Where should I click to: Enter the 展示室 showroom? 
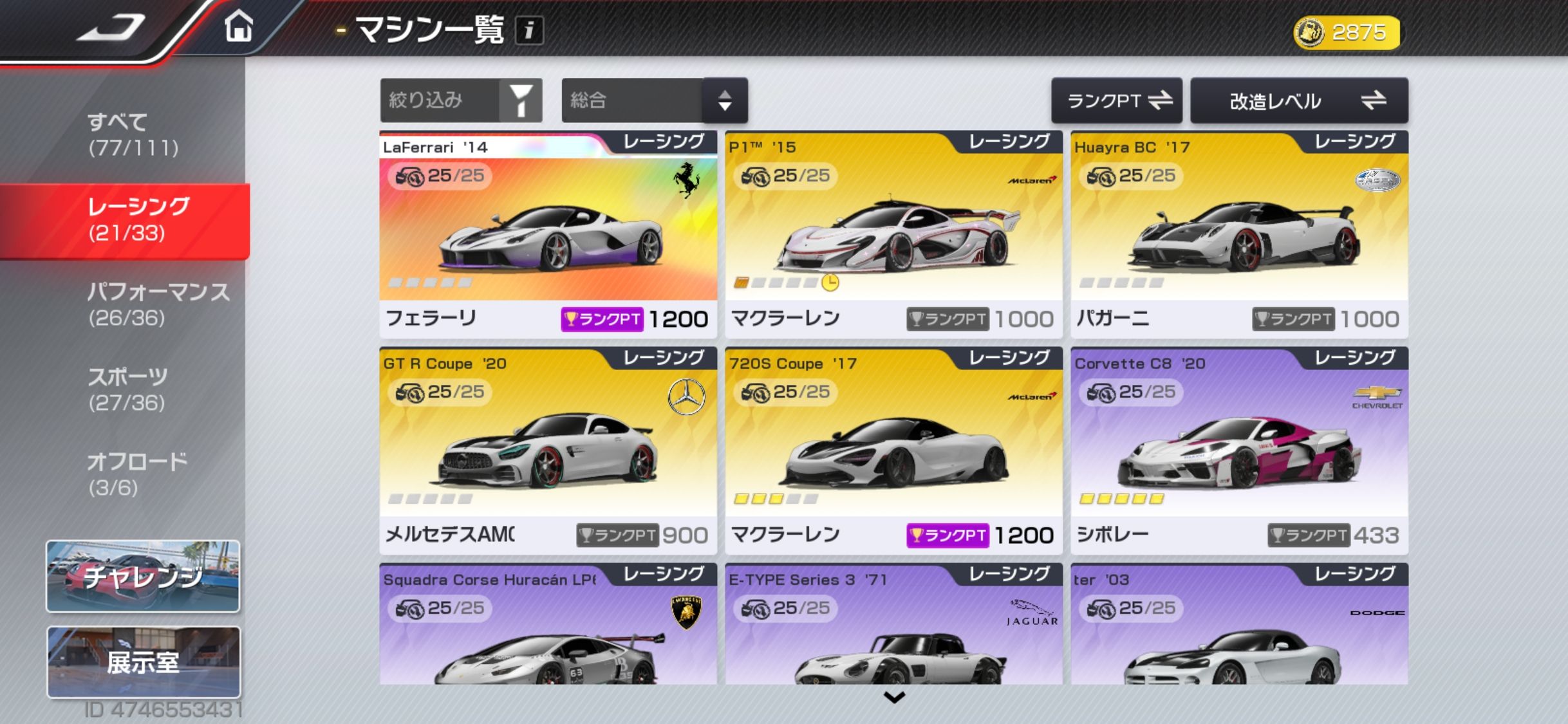[x=144, y=662]
